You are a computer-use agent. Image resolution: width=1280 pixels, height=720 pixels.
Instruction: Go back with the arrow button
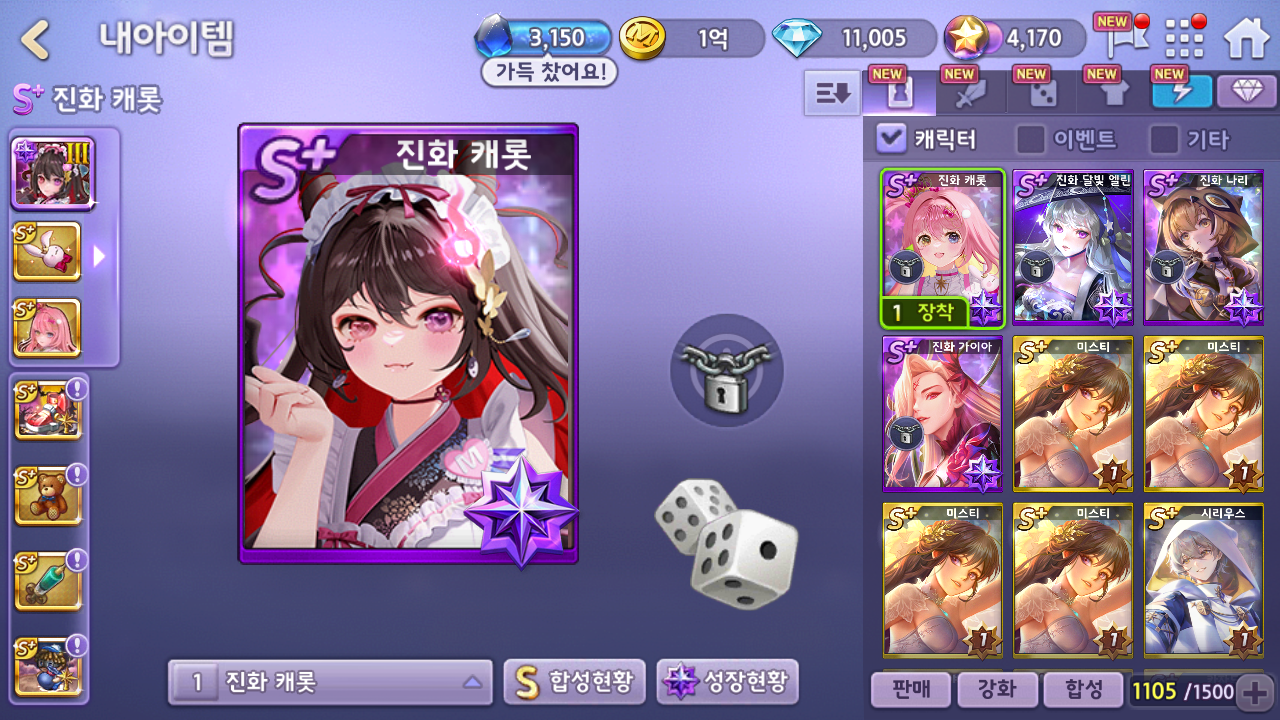36,40
